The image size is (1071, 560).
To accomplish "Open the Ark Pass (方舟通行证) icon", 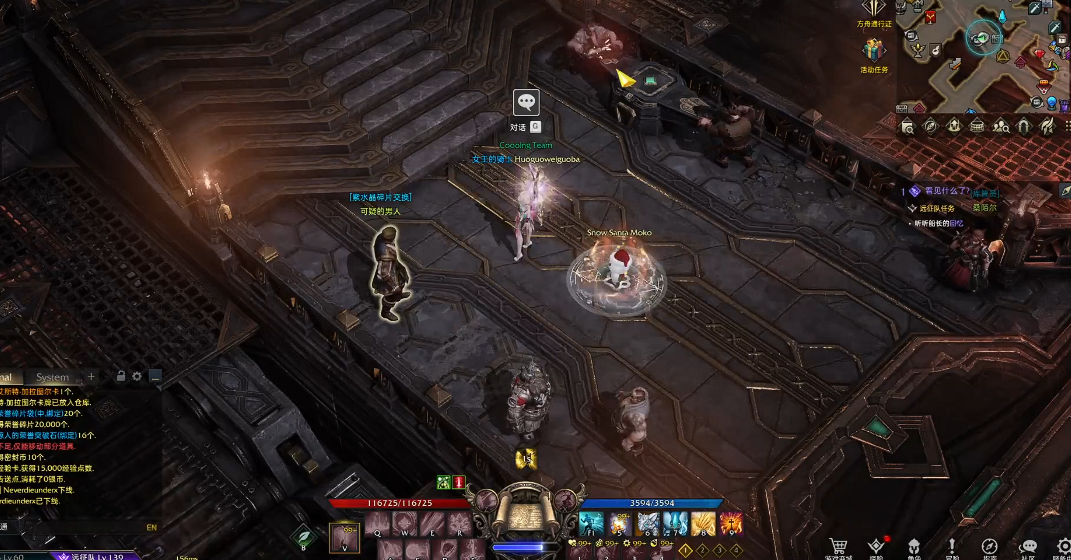I will click(873, 10).
